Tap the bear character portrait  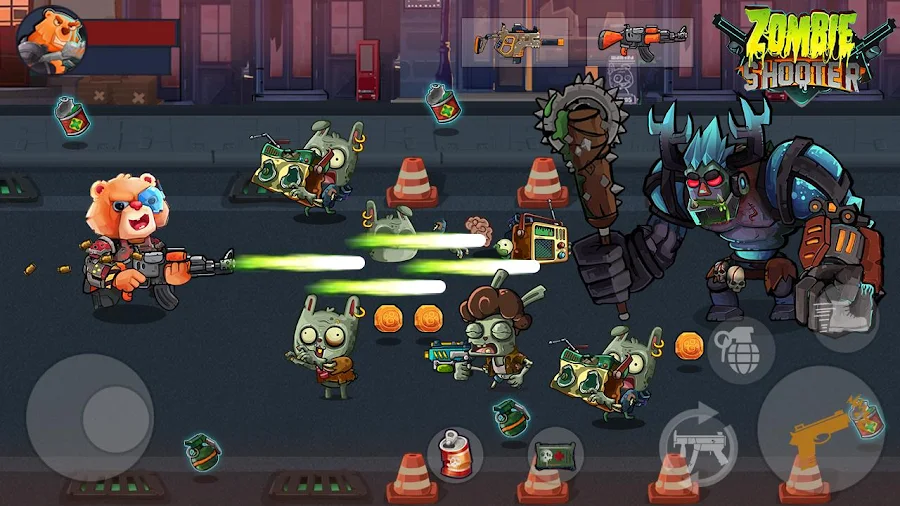pos(51,39)
